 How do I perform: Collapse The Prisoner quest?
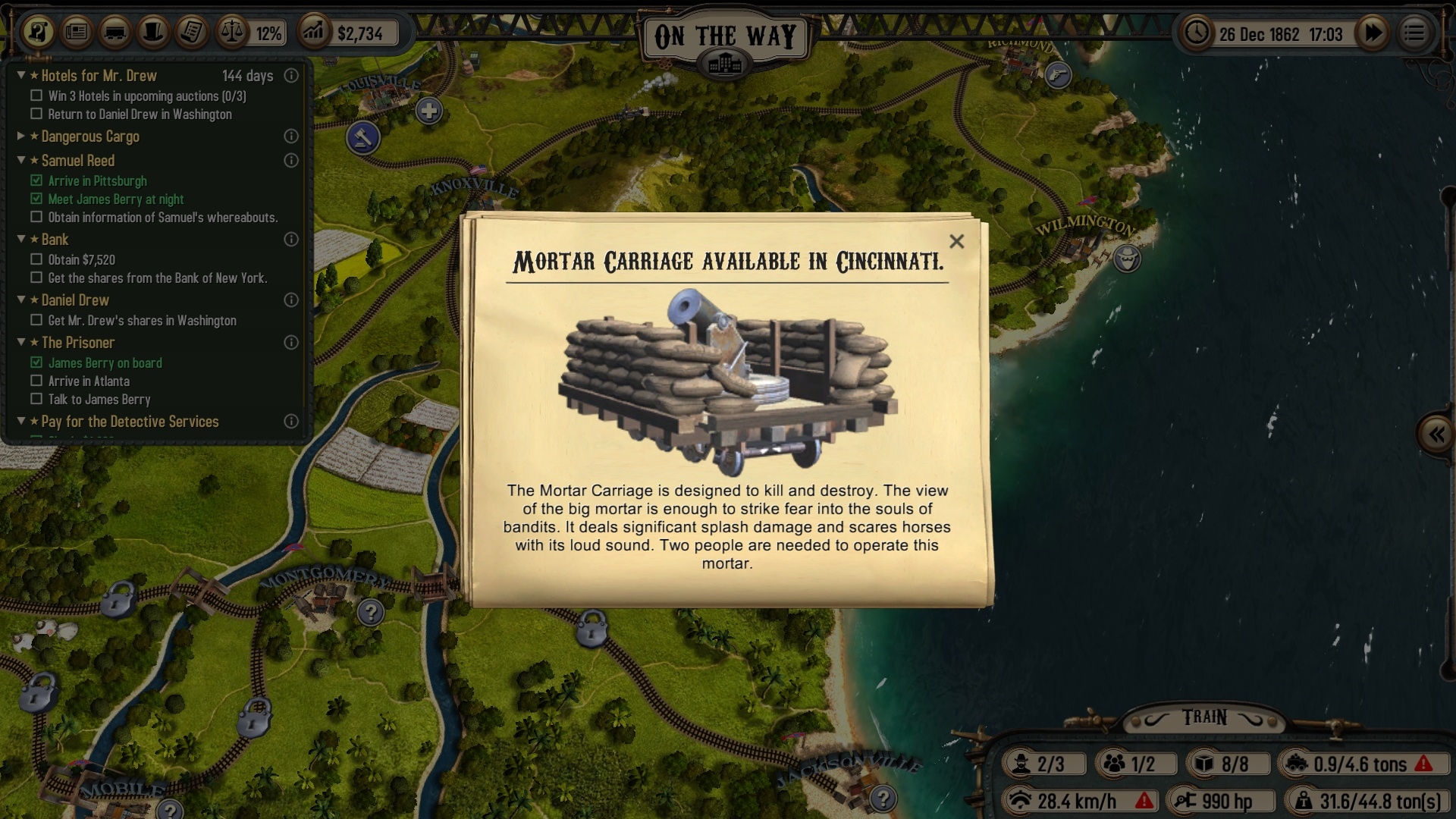tap(21, 342)
